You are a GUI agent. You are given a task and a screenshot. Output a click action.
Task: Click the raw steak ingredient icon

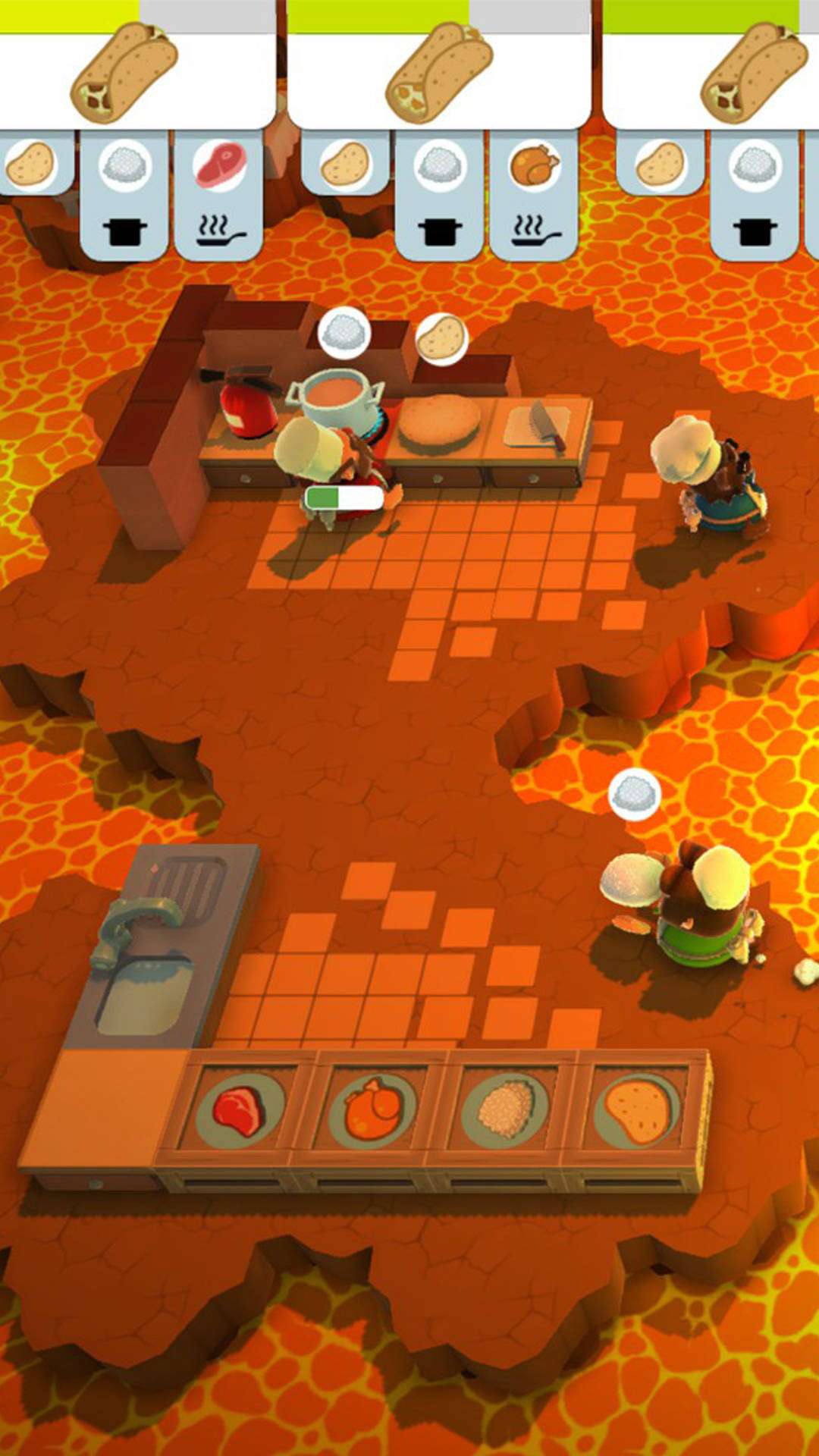tap(219, 166)
